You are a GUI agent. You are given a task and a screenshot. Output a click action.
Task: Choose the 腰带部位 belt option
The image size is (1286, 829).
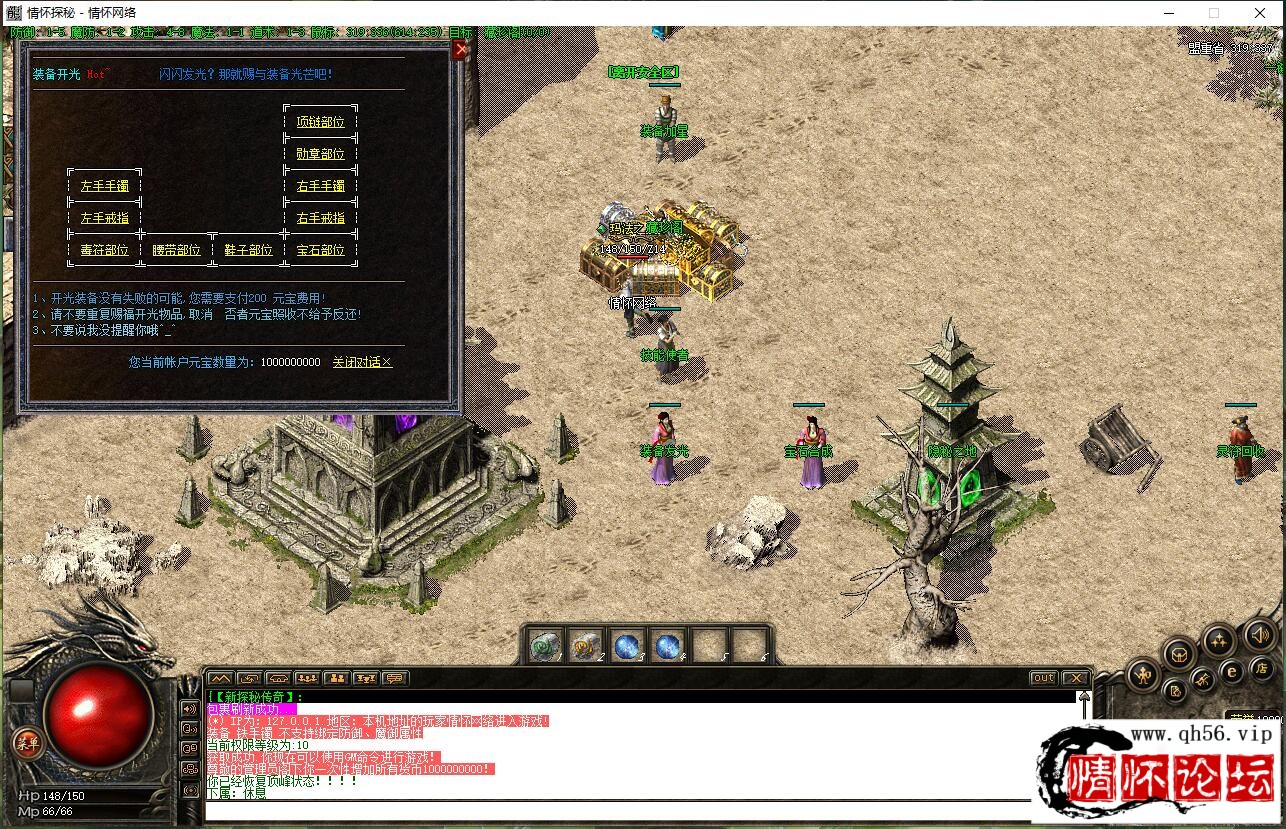click(x=176, y=250)
